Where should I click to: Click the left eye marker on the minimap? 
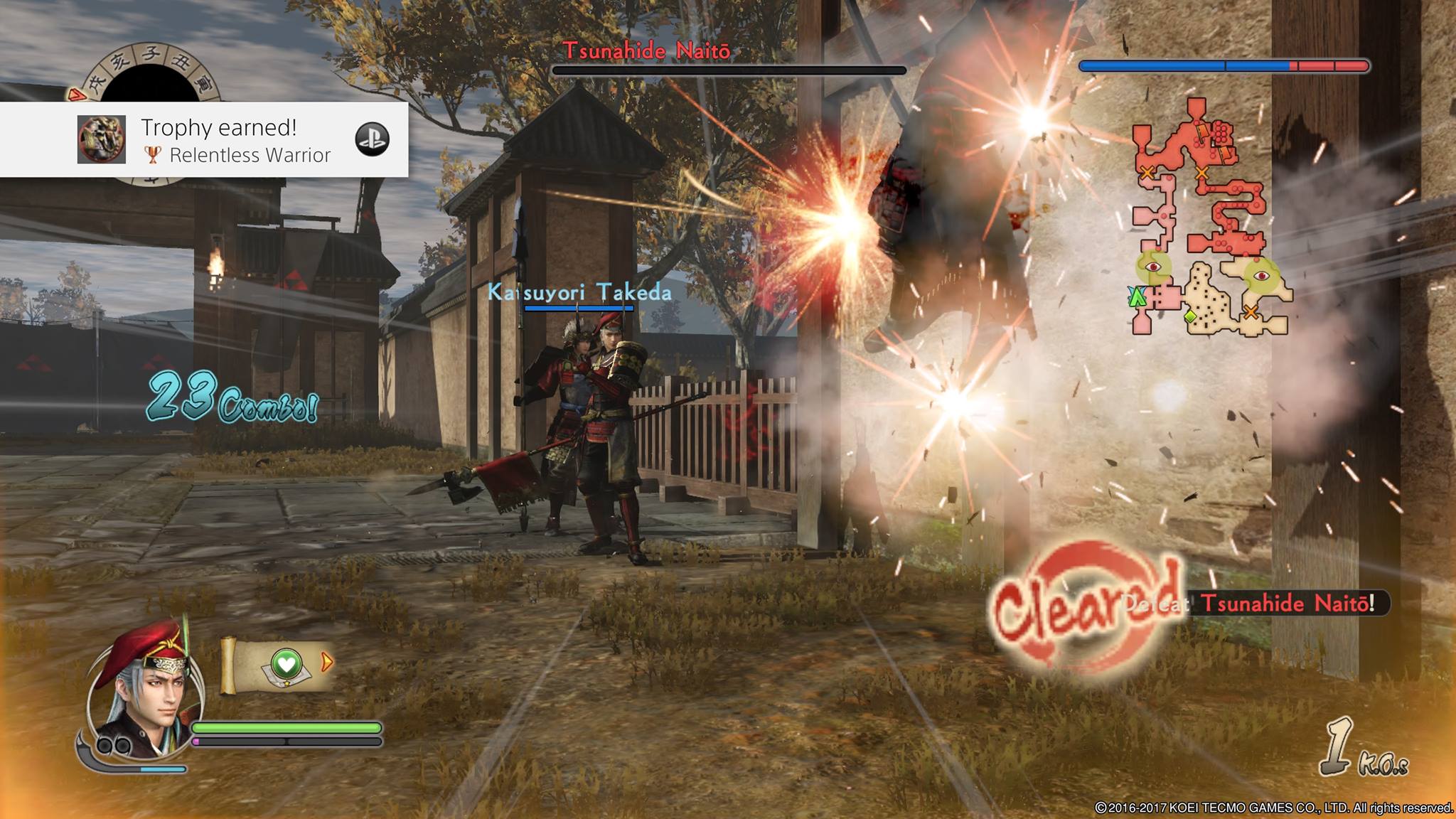[x=1153, y=267]
